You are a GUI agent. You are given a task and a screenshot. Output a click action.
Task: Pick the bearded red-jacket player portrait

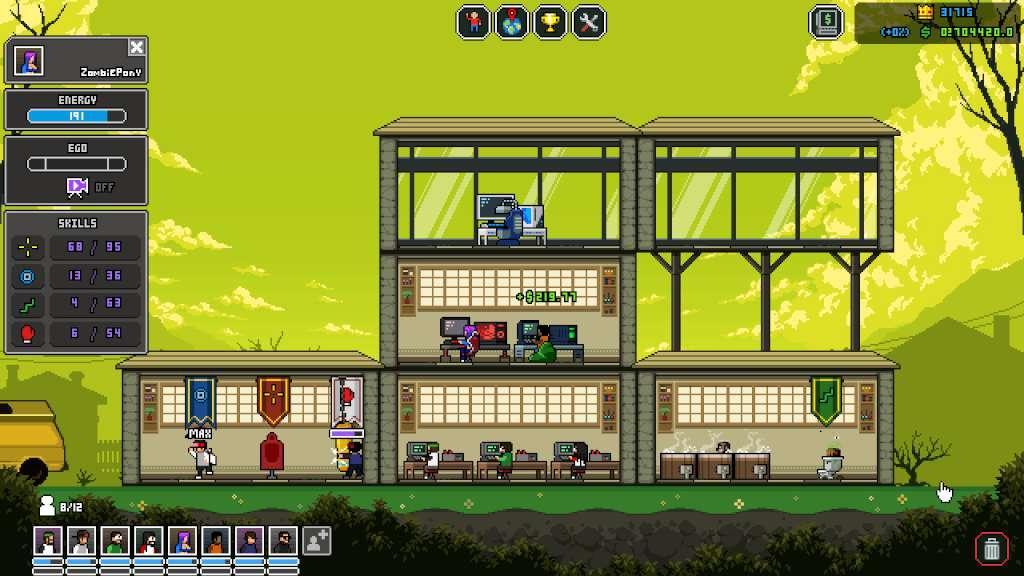click(148, 542)
